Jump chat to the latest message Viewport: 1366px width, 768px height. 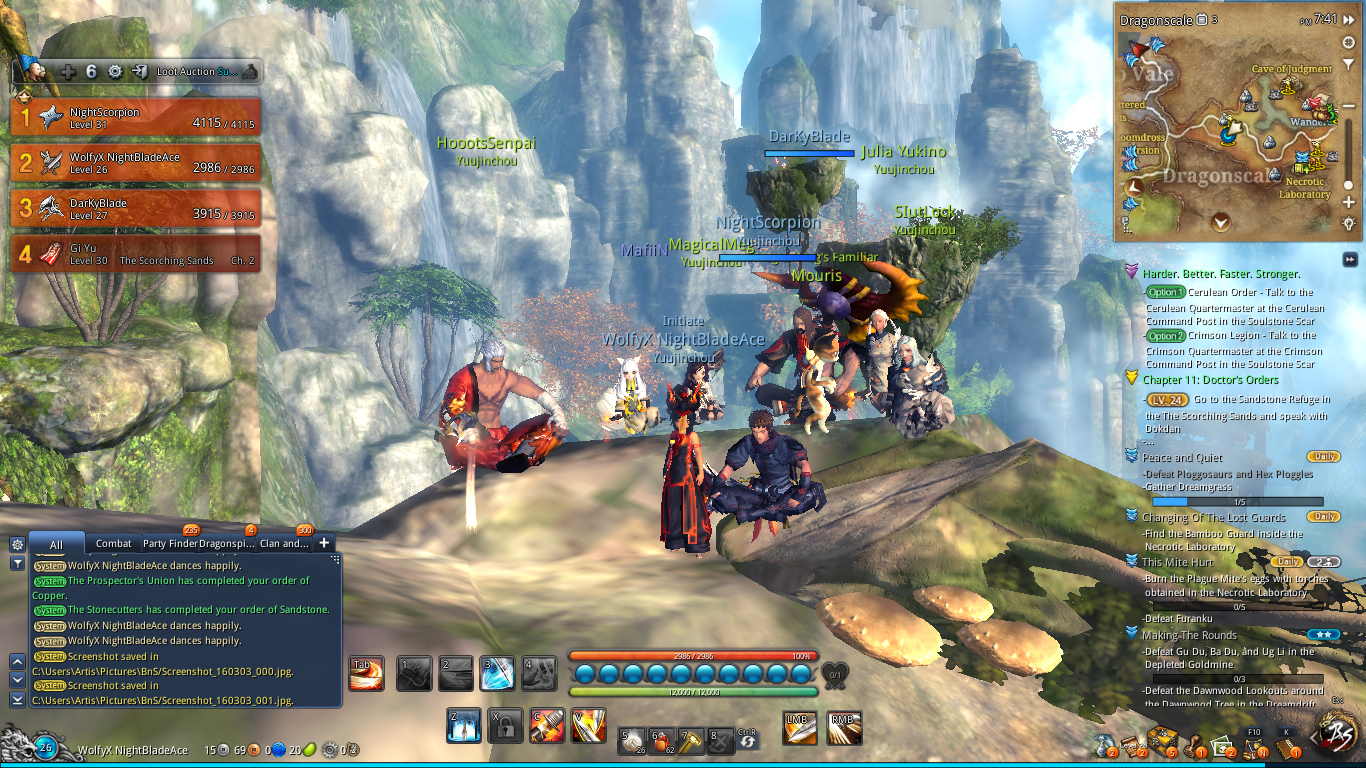(17, 700)
